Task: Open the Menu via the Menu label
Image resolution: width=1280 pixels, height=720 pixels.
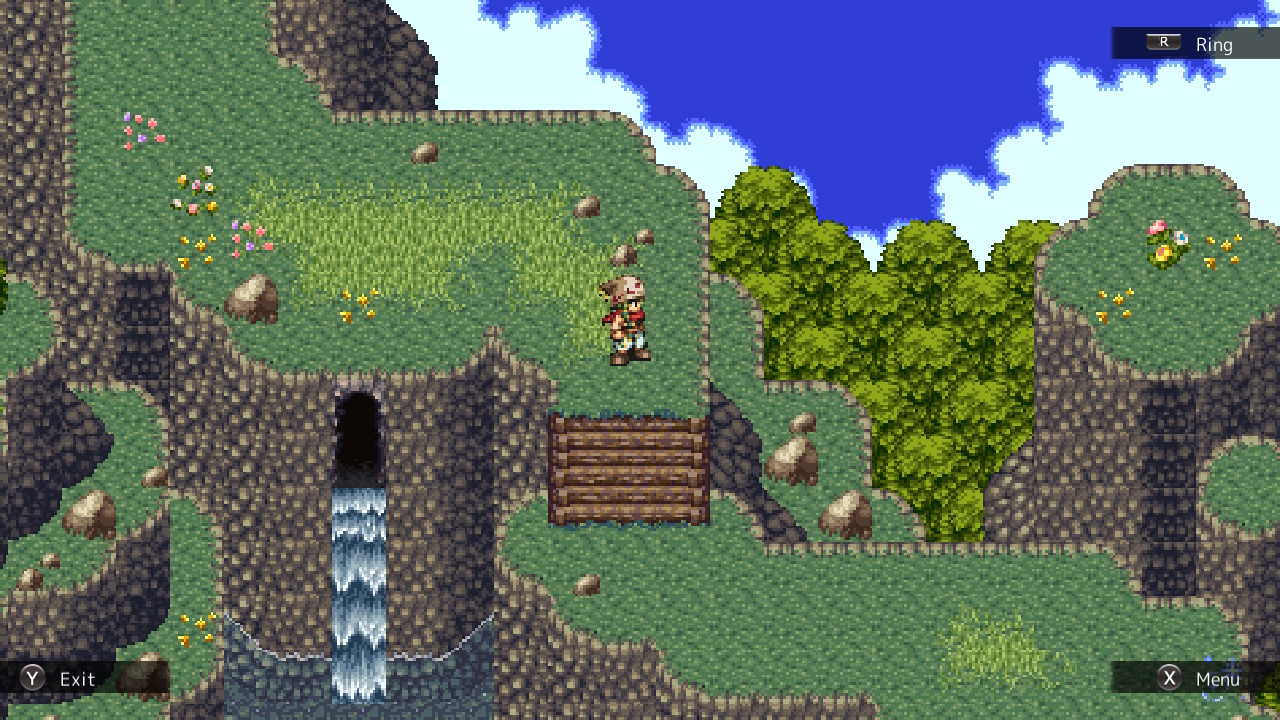Action: click(1218, 678)
